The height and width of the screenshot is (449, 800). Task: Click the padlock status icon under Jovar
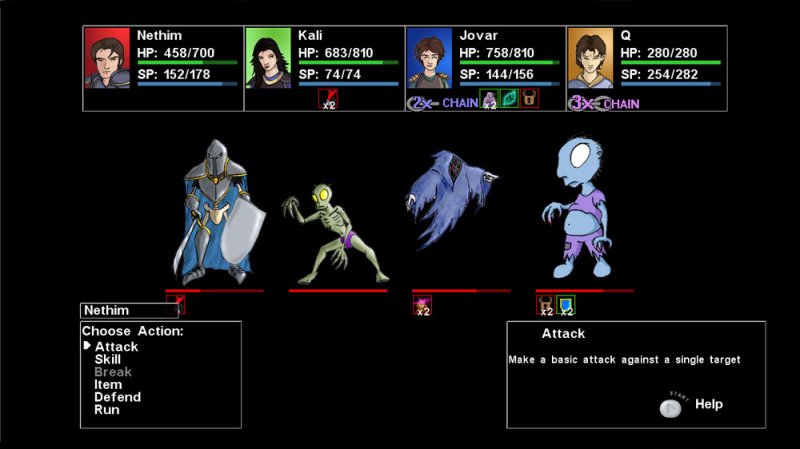pyautogui.click(x=529, y=99)
